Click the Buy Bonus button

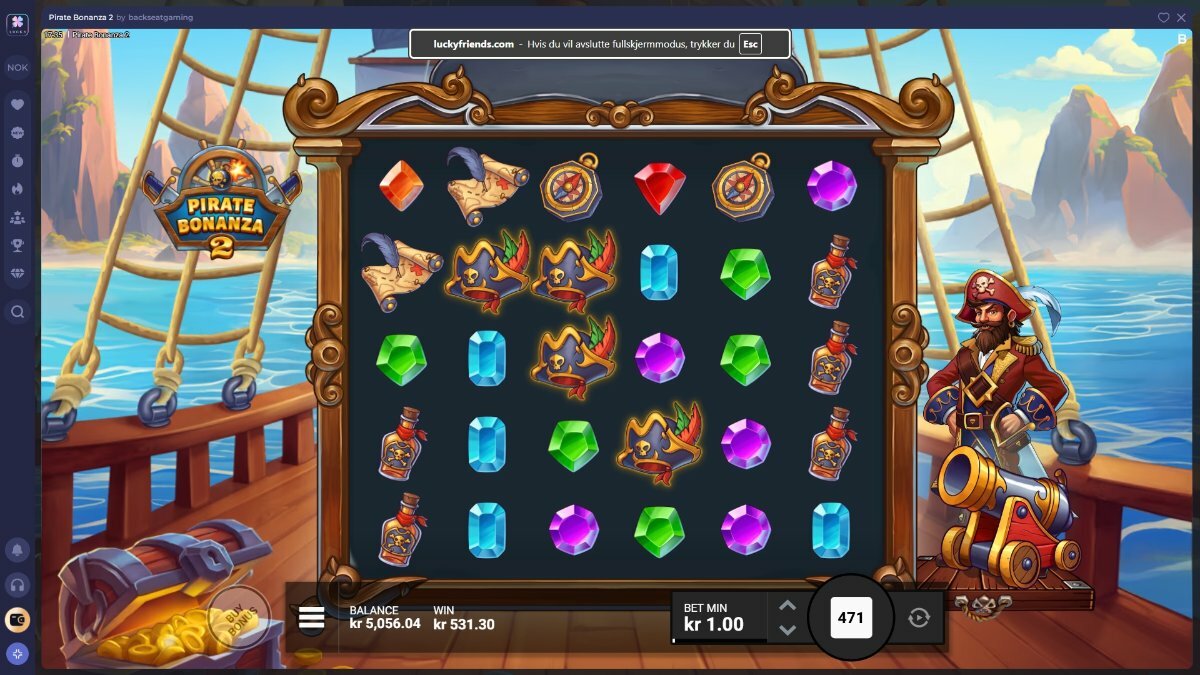pos(239,617)
